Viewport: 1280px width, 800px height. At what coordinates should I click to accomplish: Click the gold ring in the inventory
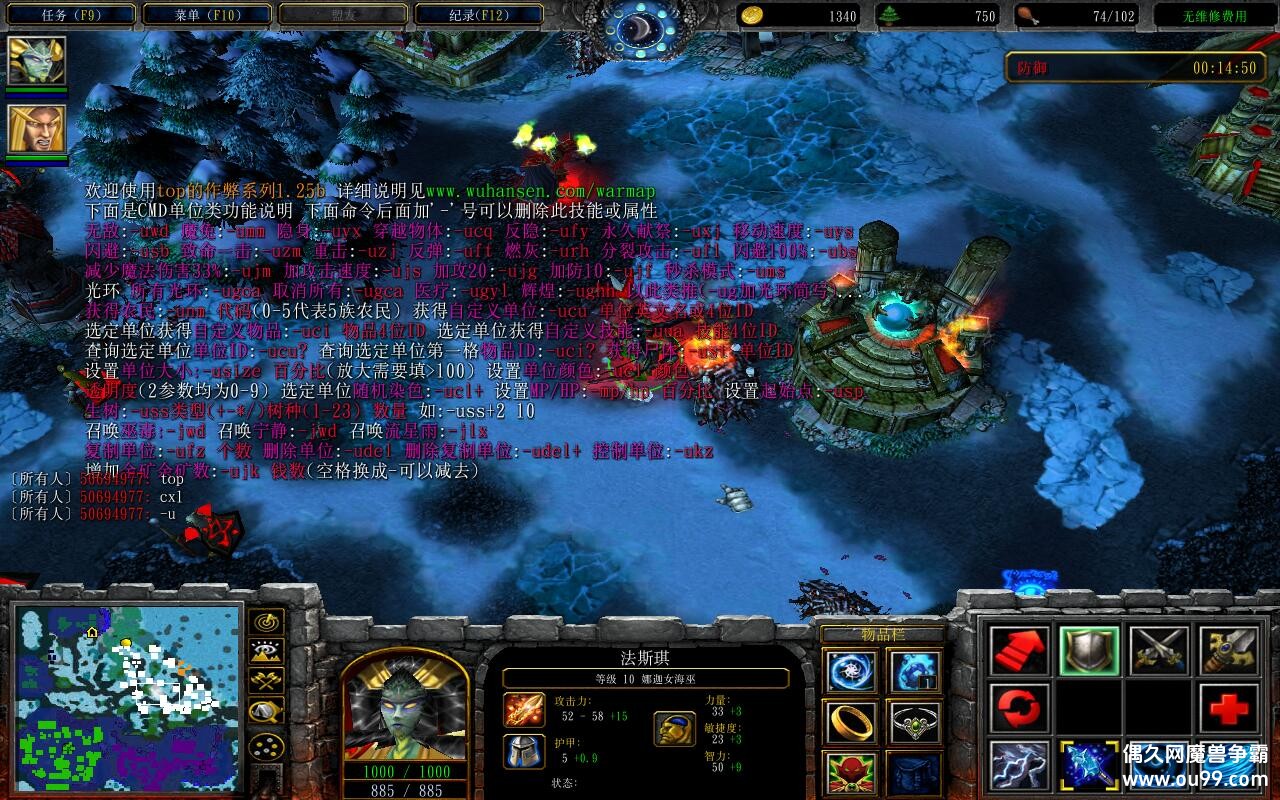coord(852,722)
